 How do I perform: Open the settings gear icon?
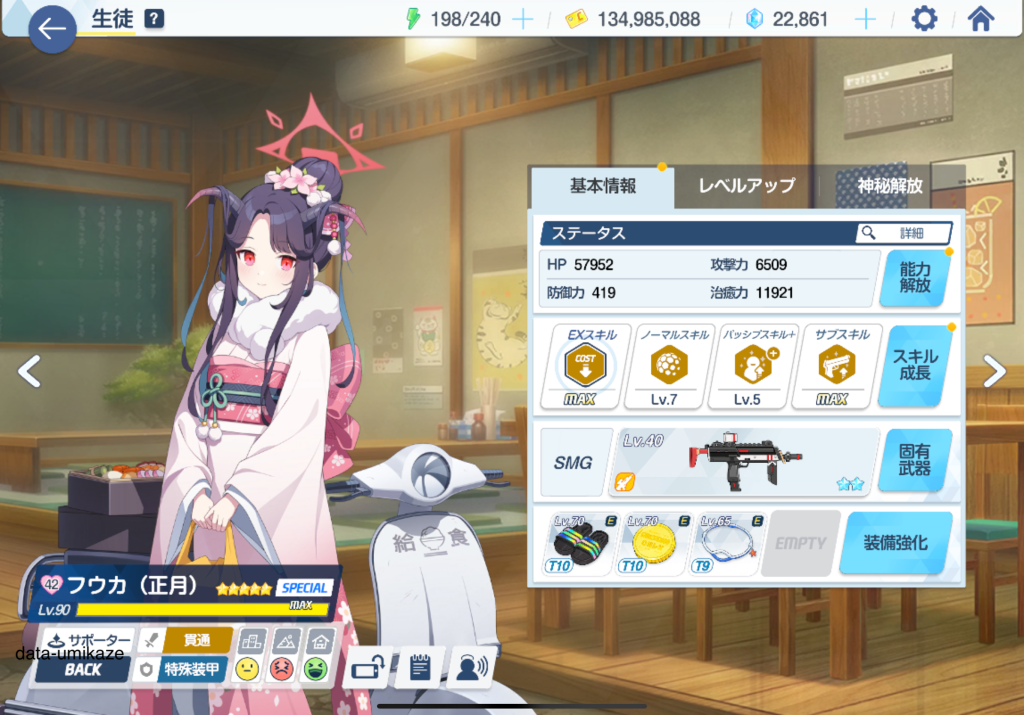click(924, 19)
